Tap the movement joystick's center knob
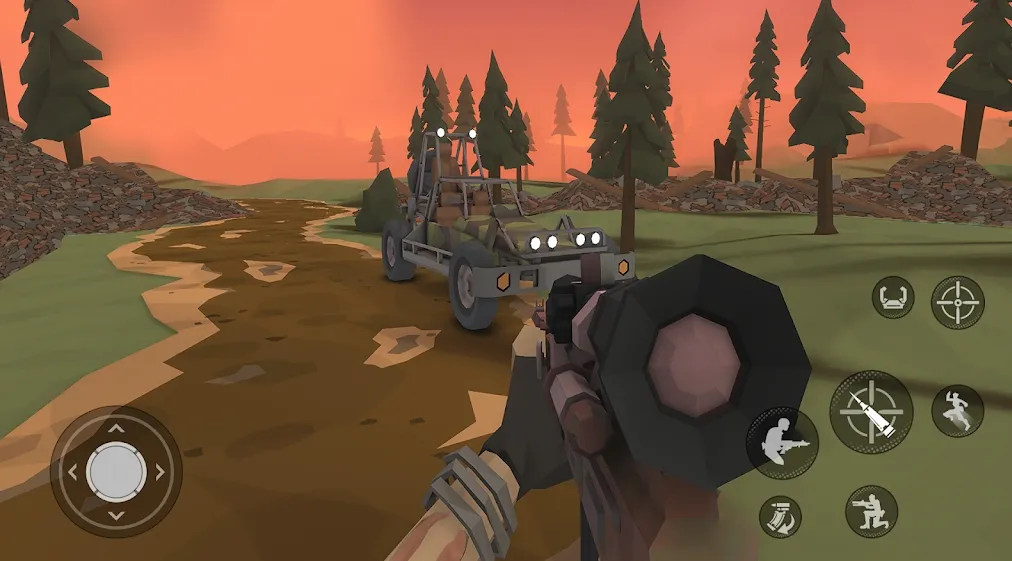 tap(116, 471)
